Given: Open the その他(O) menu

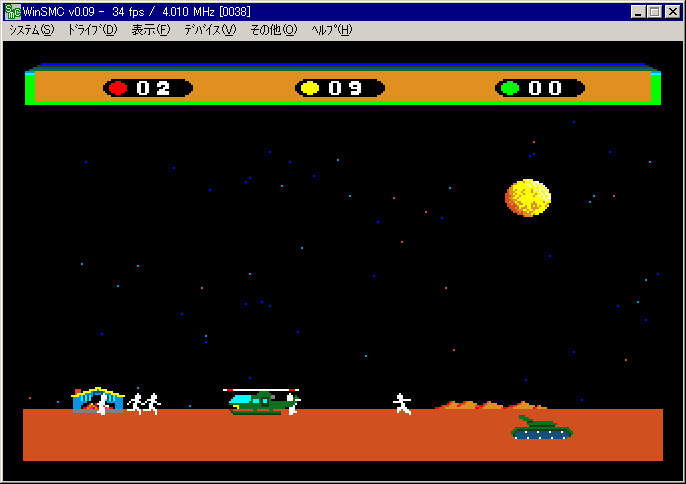Looking at the screenshot, I should 273,30.
